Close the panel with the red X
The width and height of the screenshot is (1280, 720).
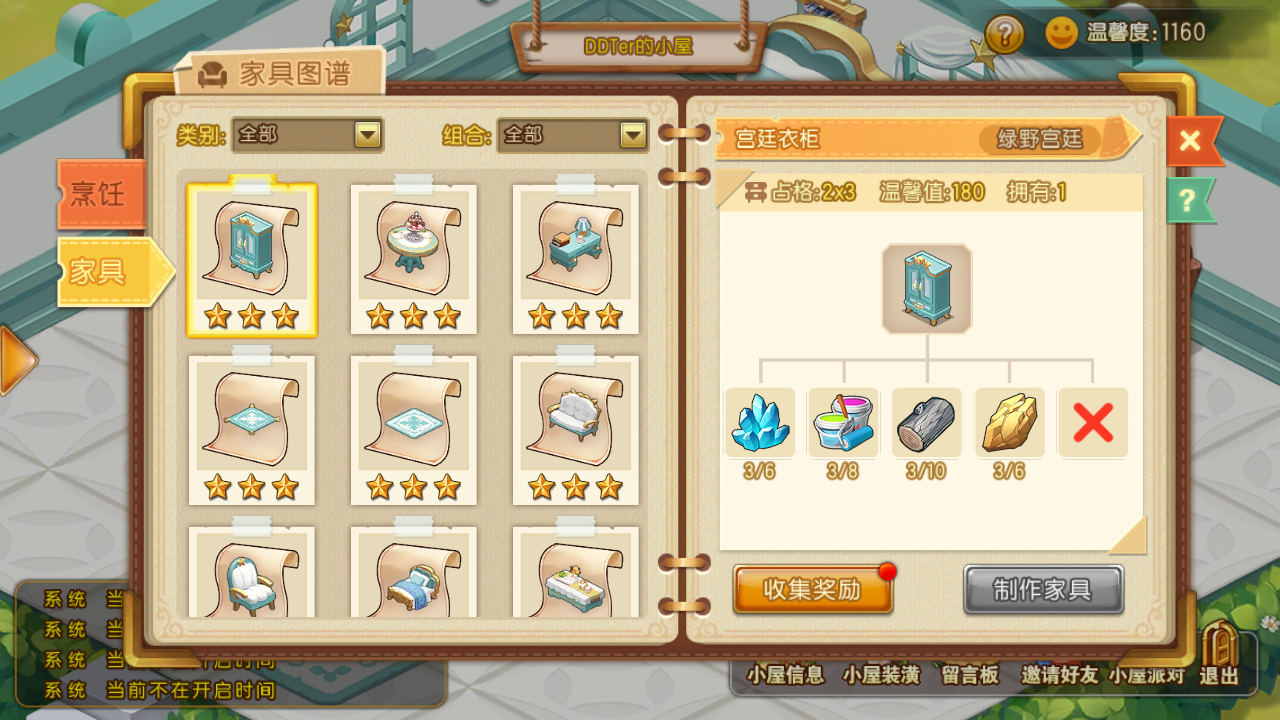tap(1190, 140)
